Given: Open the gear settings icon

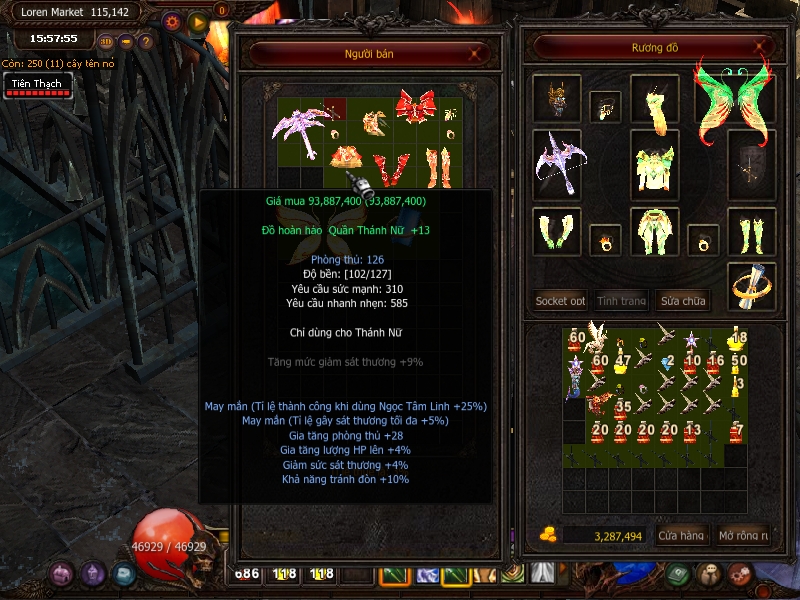Looking at the screenshot, I should [171, 21].
